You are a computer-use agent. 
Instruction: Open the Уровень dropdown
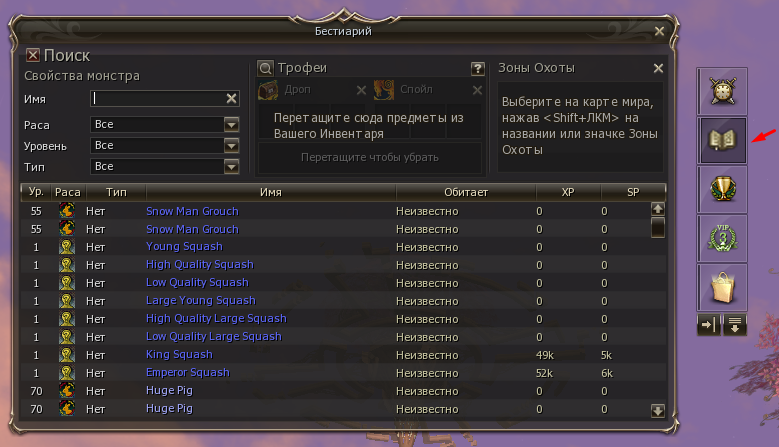[x=231, y=146]
